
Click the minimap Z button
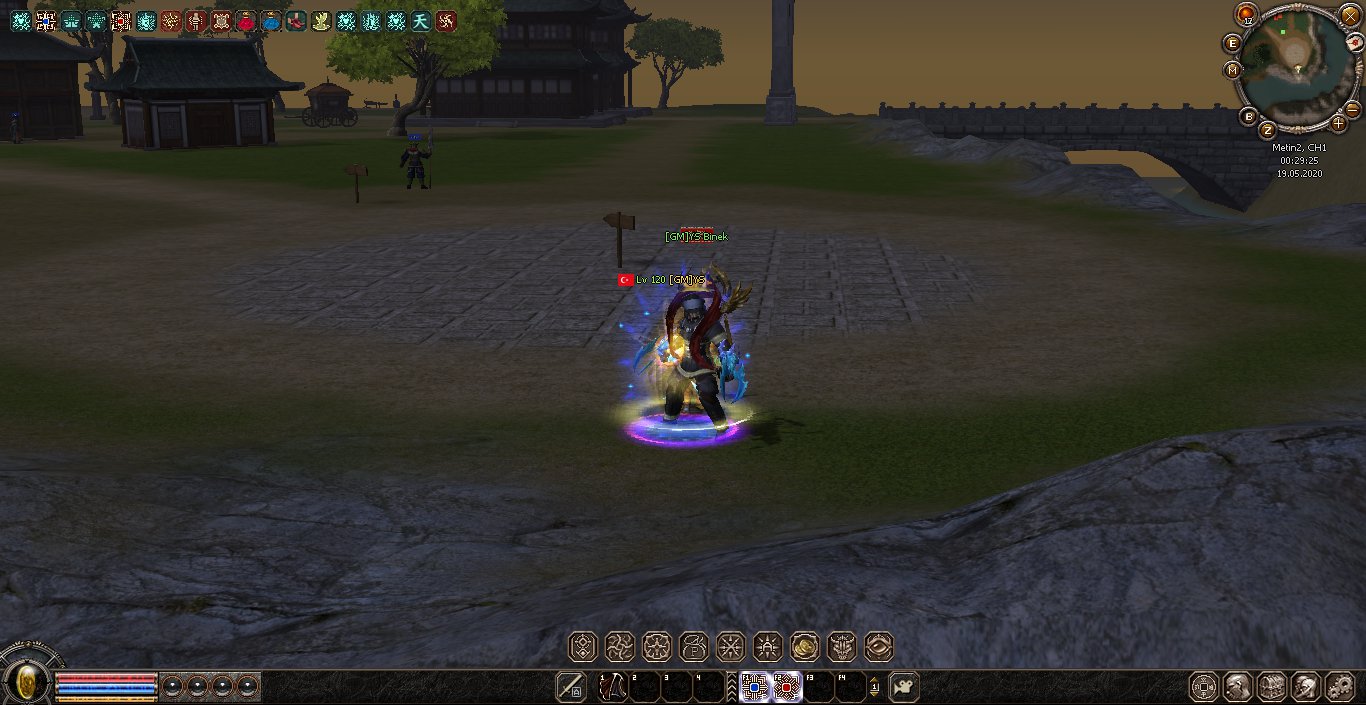(x=1268, y=130)
